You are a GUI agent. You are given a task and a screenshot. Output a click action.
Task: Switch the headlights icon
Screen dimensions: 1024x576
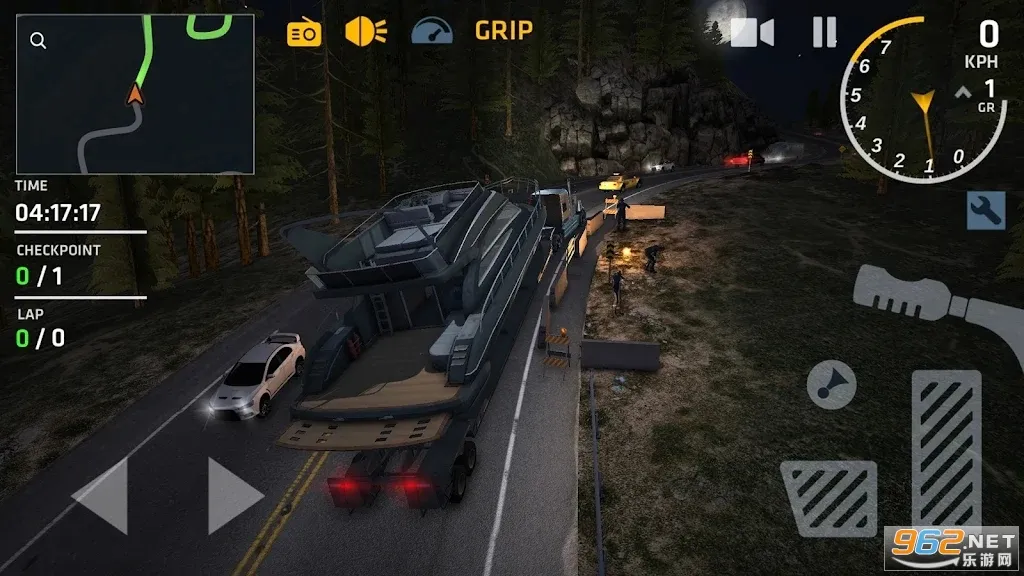pyautogui.click(x=366, y=31)
